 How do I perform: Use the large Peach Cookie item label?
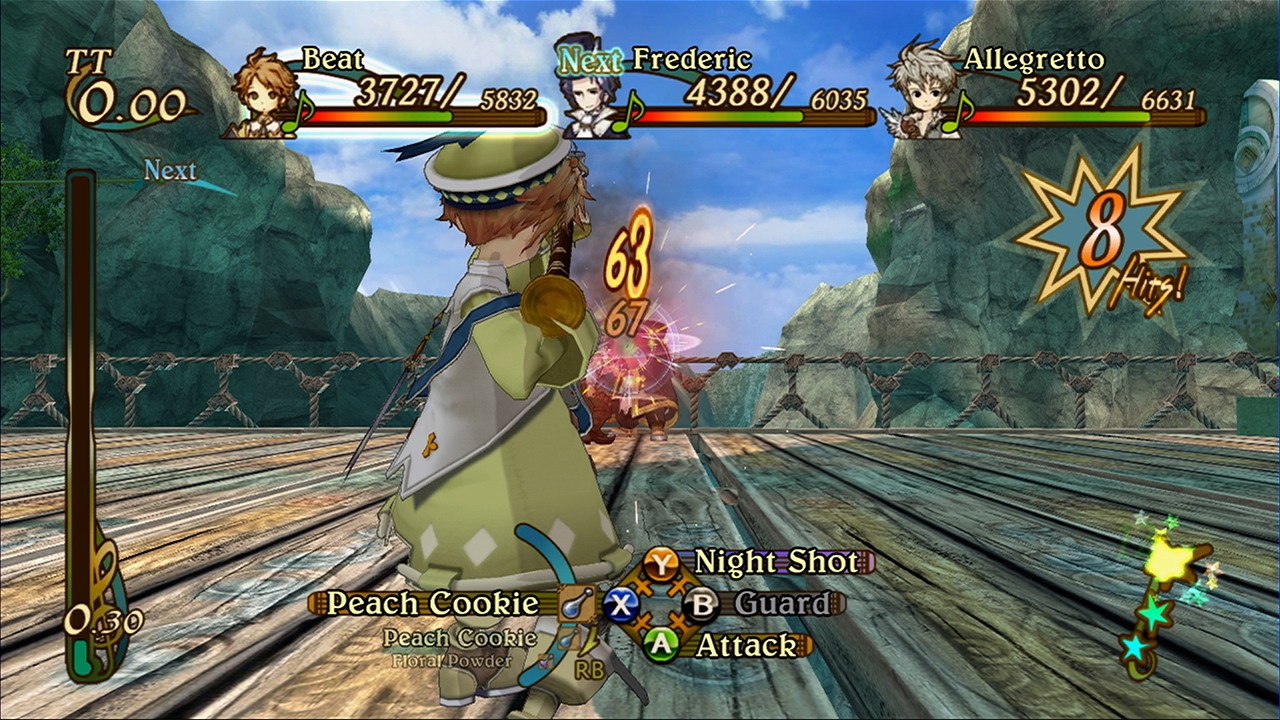coord(432,604)
